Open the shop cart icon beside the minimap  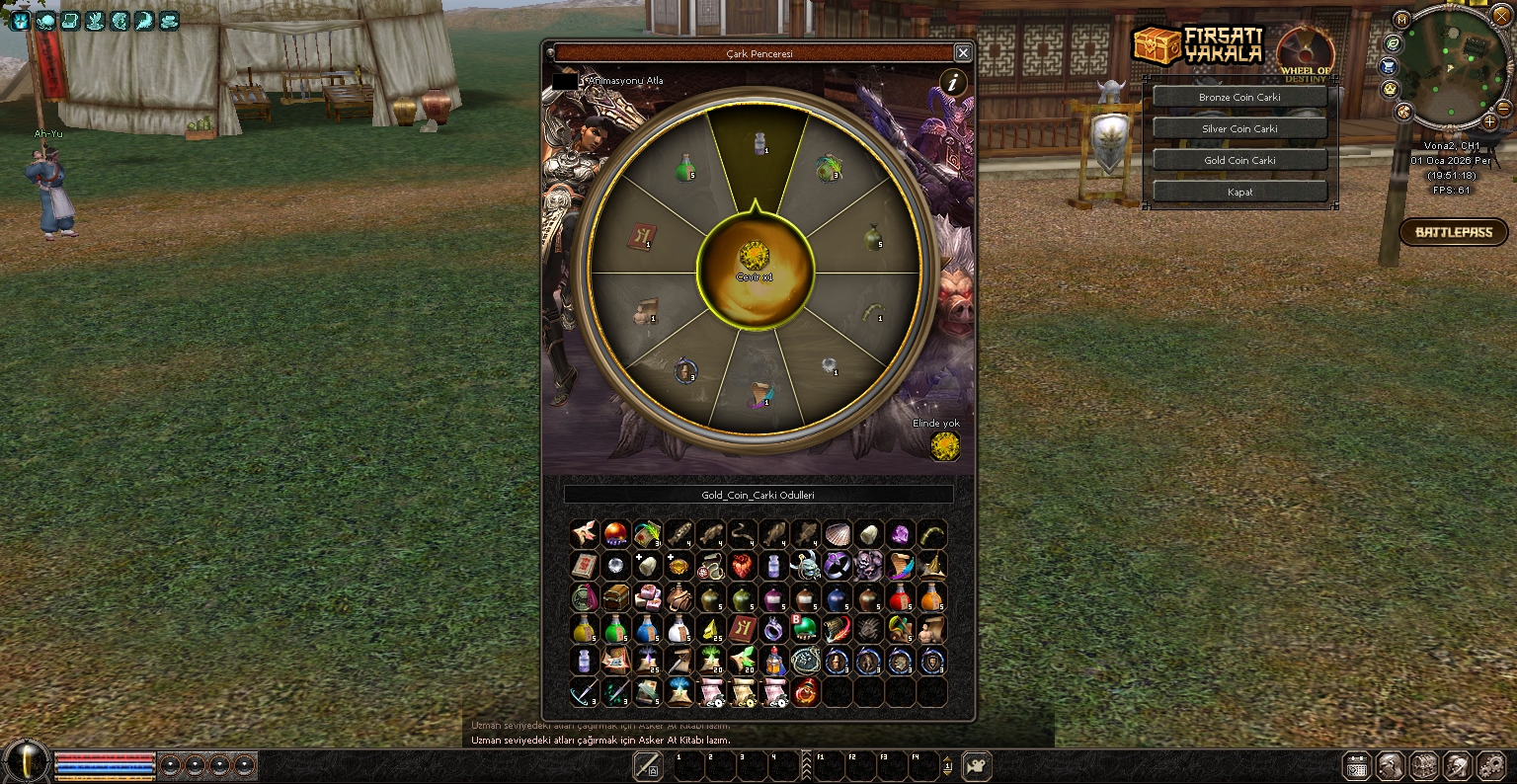(1389, 66)
